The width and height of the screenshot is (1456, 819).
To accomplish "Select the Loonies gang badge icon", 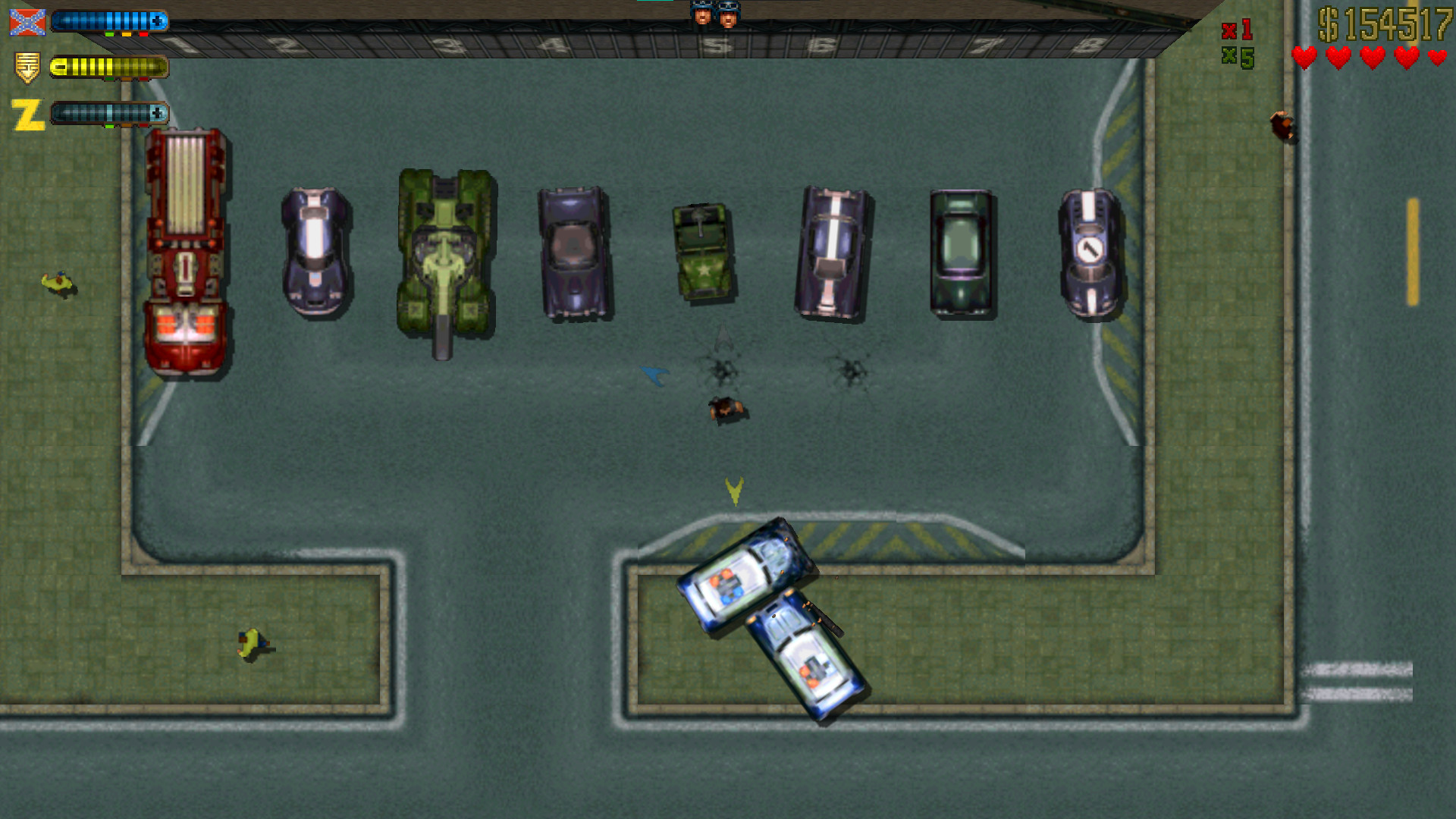I will pyautogui.click(x=26, y=67).
